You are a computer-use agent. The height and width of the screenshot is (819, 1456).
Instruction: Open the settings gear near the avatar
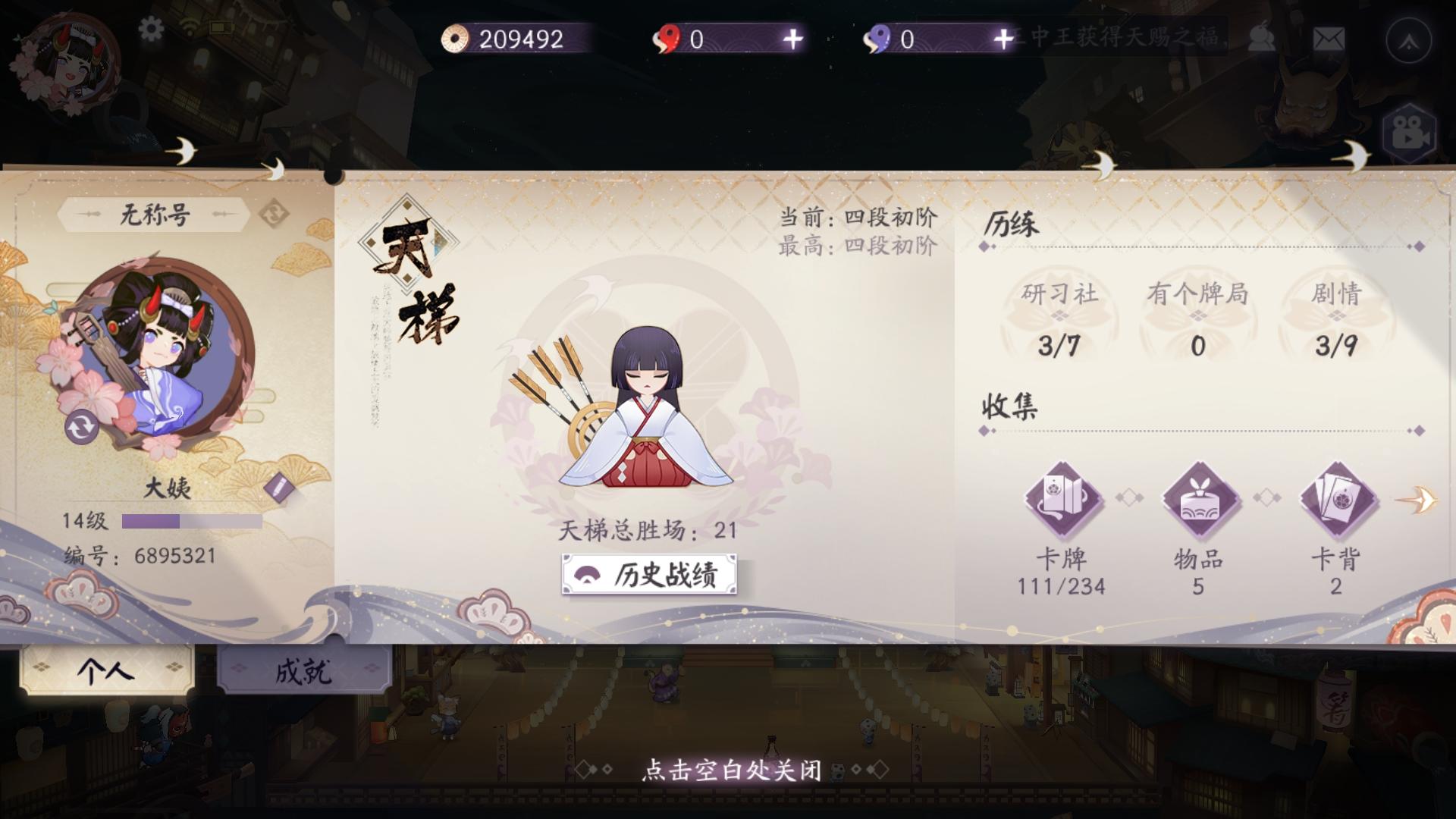tap(150, 28)
